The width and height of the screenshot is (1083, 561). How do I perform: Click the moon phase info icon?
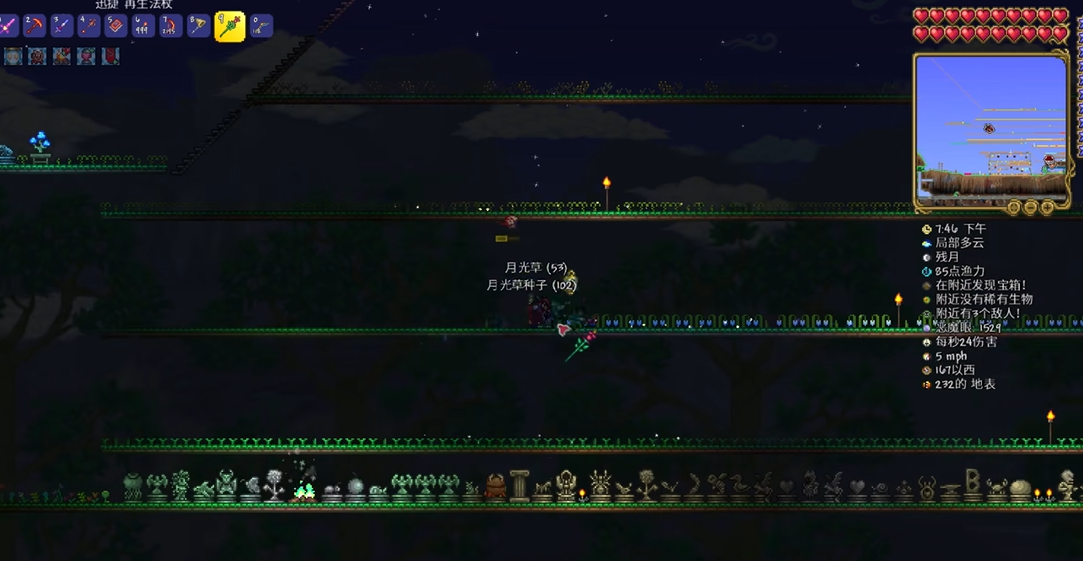tap(926, 257)
